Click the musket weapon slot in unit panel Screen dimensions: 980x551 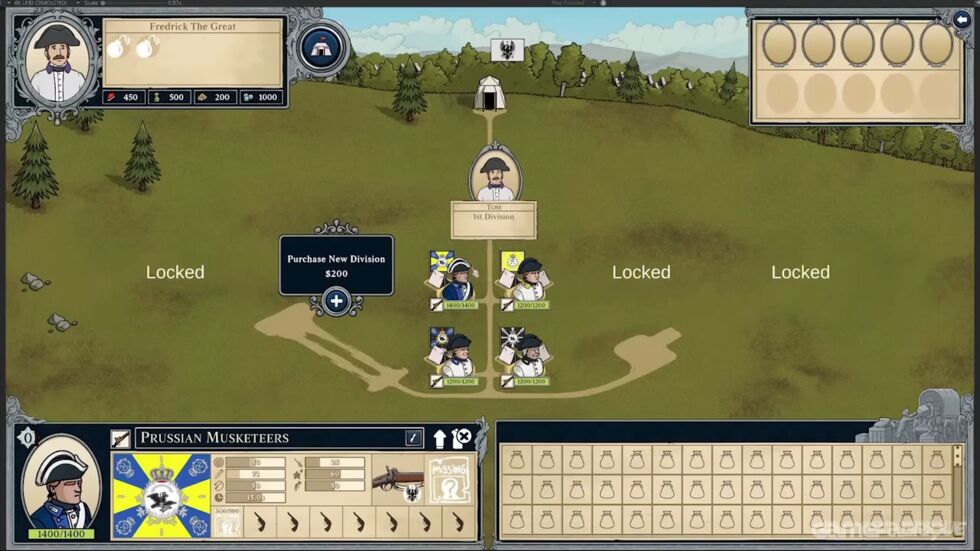[x=397, y=483]
